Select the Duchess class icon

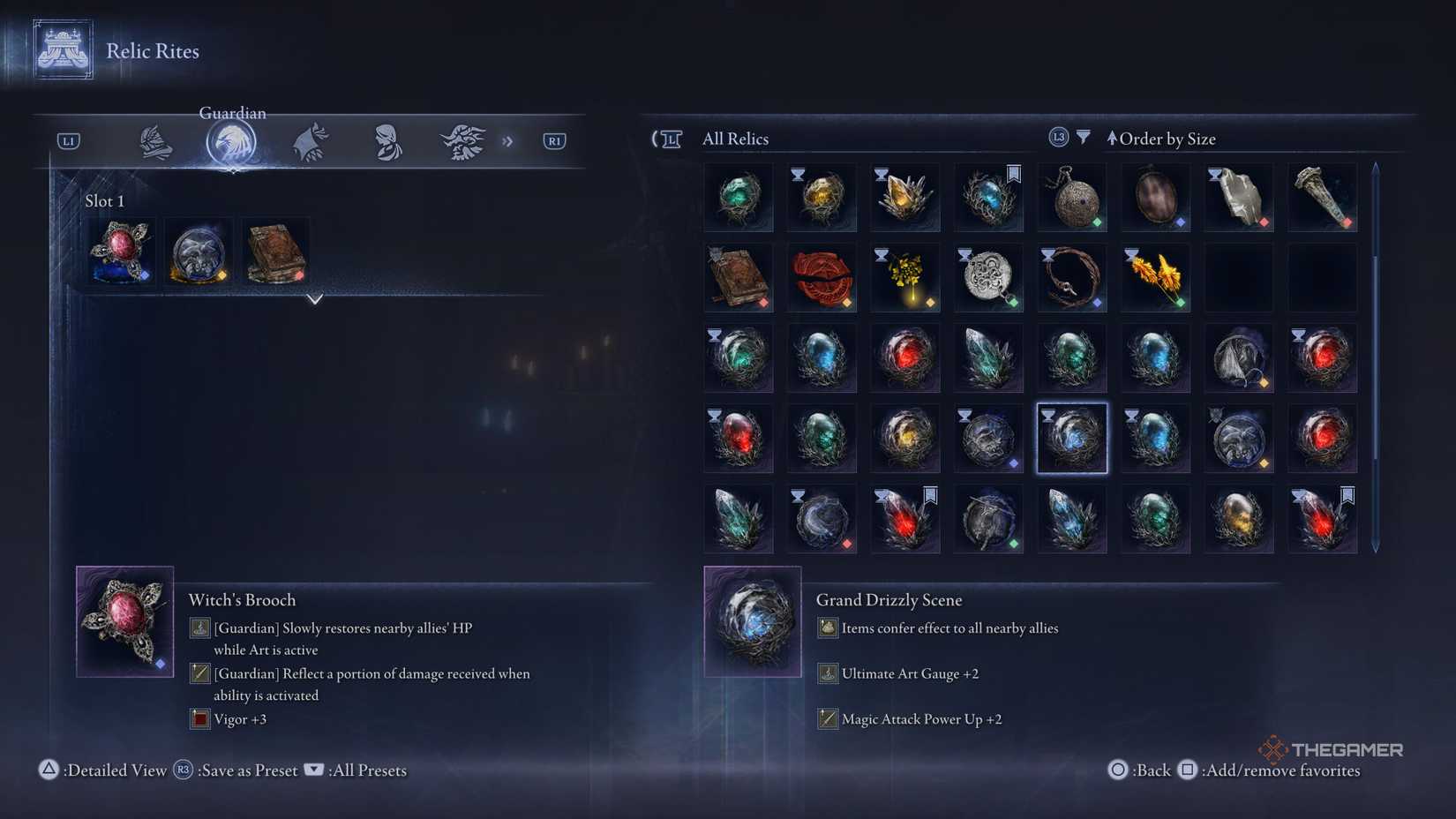pyautogui.click(x=387, y=141)
